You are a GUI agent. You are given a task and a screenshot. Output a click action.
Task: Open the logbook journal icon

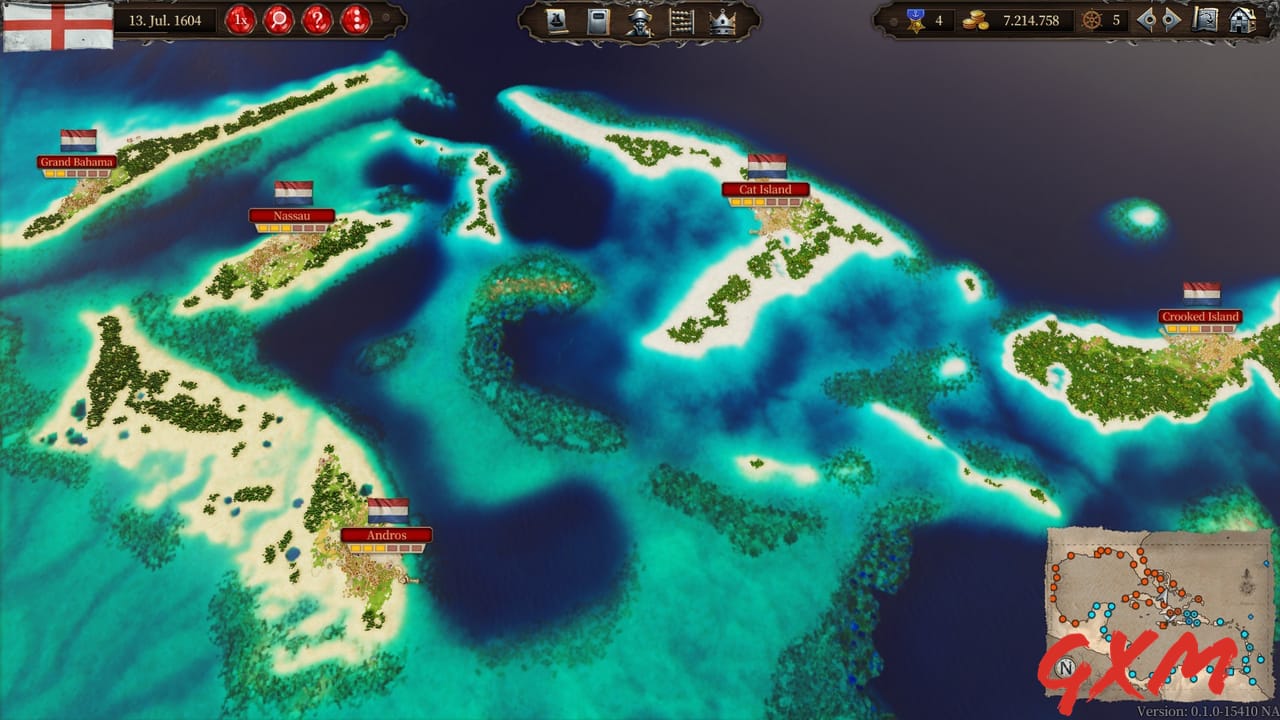[x=598, y=21]
